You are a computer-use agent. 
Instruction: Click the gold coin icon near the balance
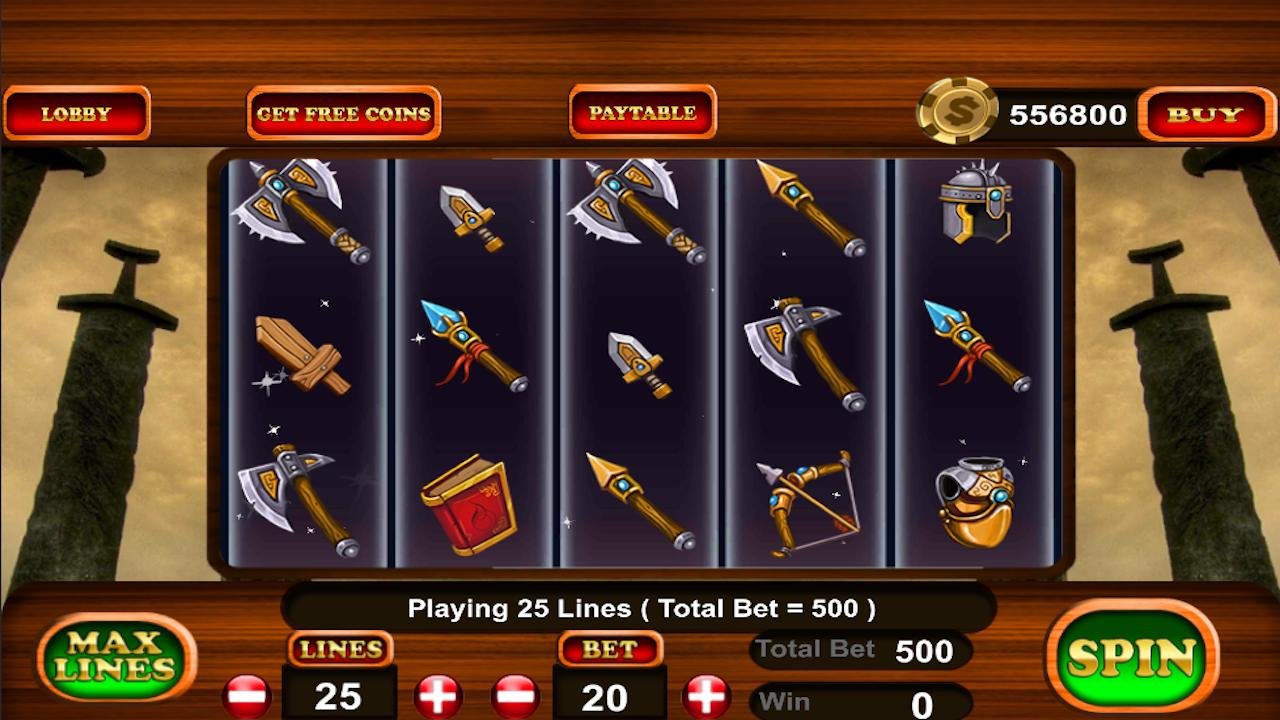click(958, 113)
